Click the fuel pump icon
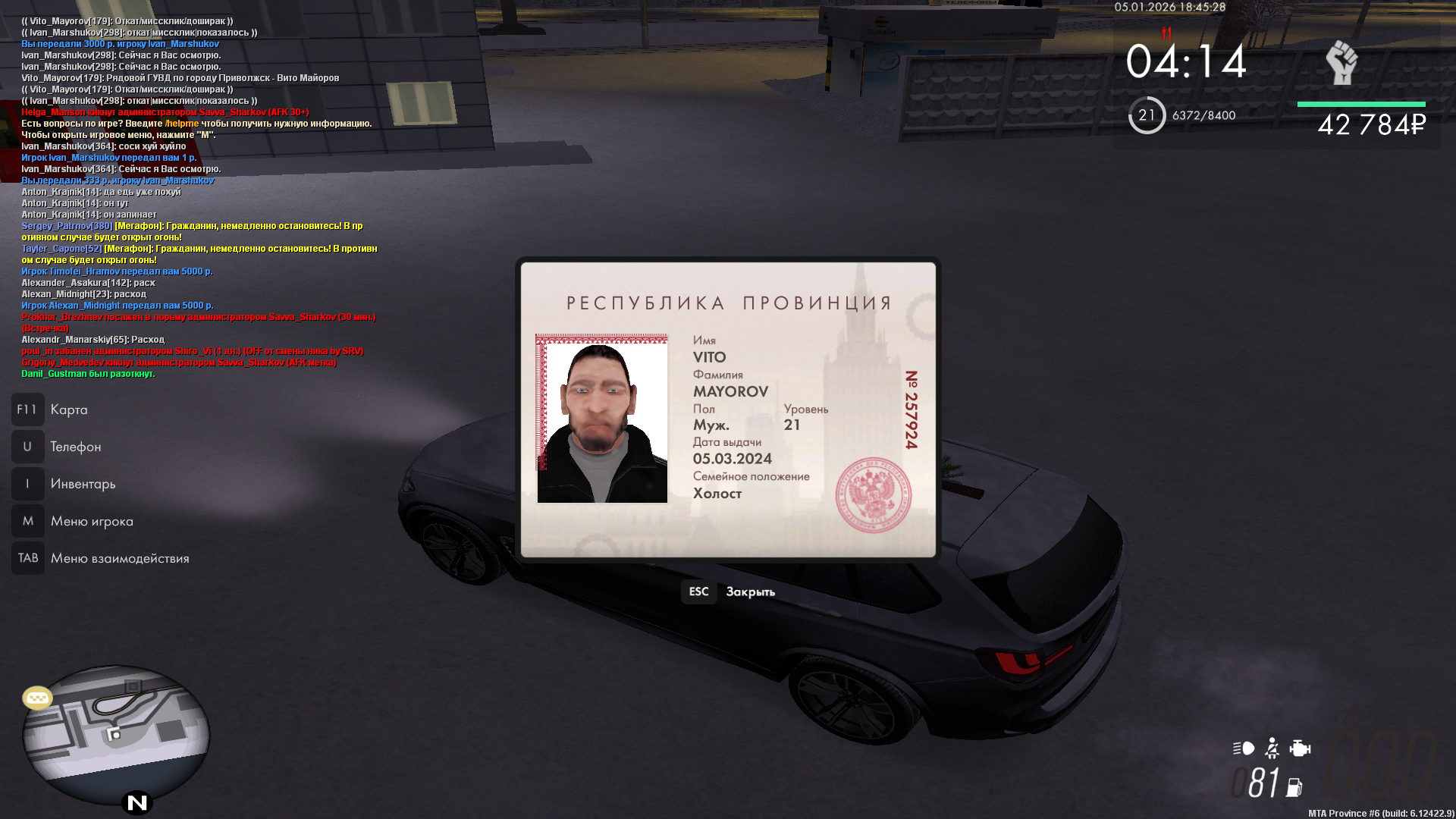1456x819 pixels. 1294,787
